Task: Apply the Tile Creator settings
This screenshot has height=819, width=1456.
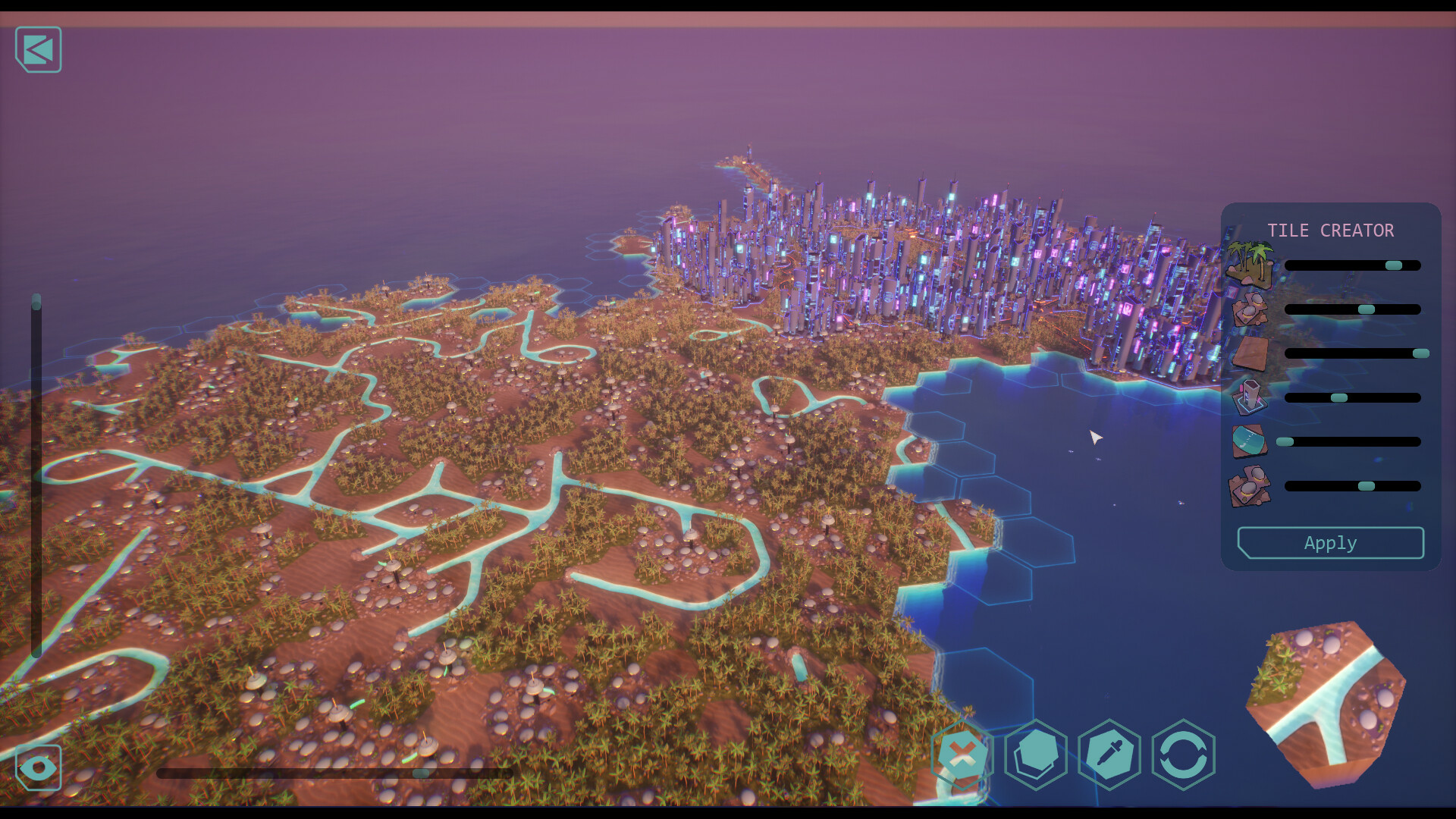Action: tap(1330, 543)
